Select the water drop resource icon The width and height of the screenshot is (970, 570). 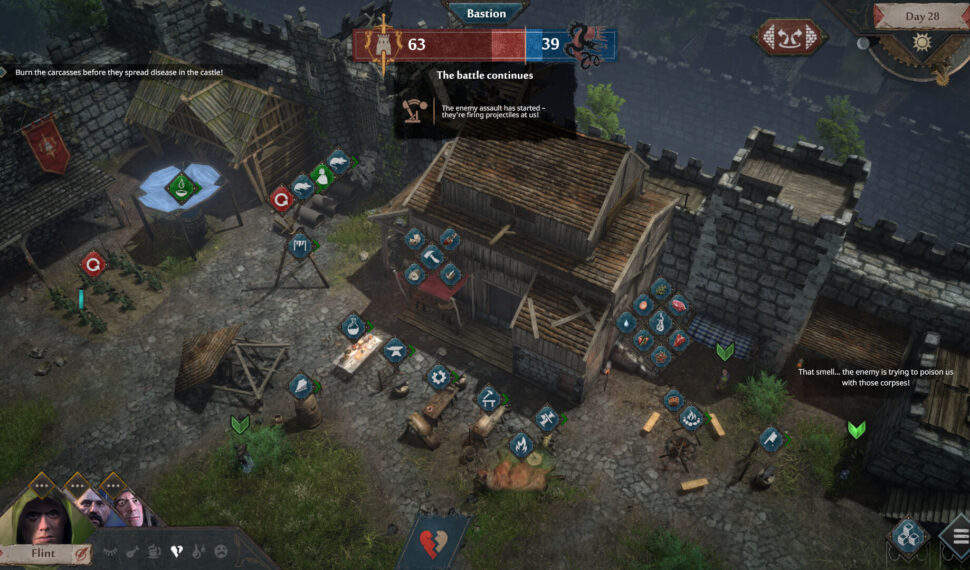[626, 322]
